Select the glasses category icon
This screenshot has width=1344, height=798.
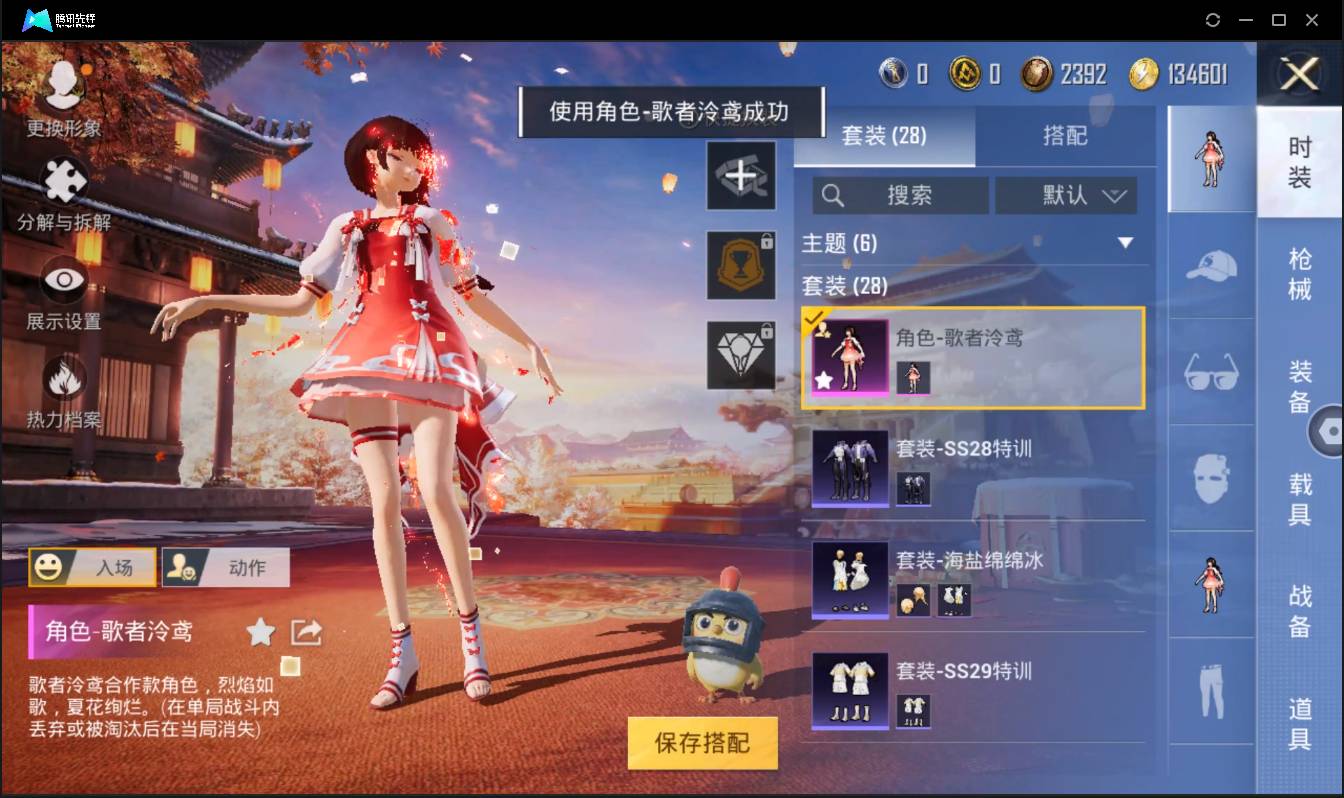[x=1210, y=372]
